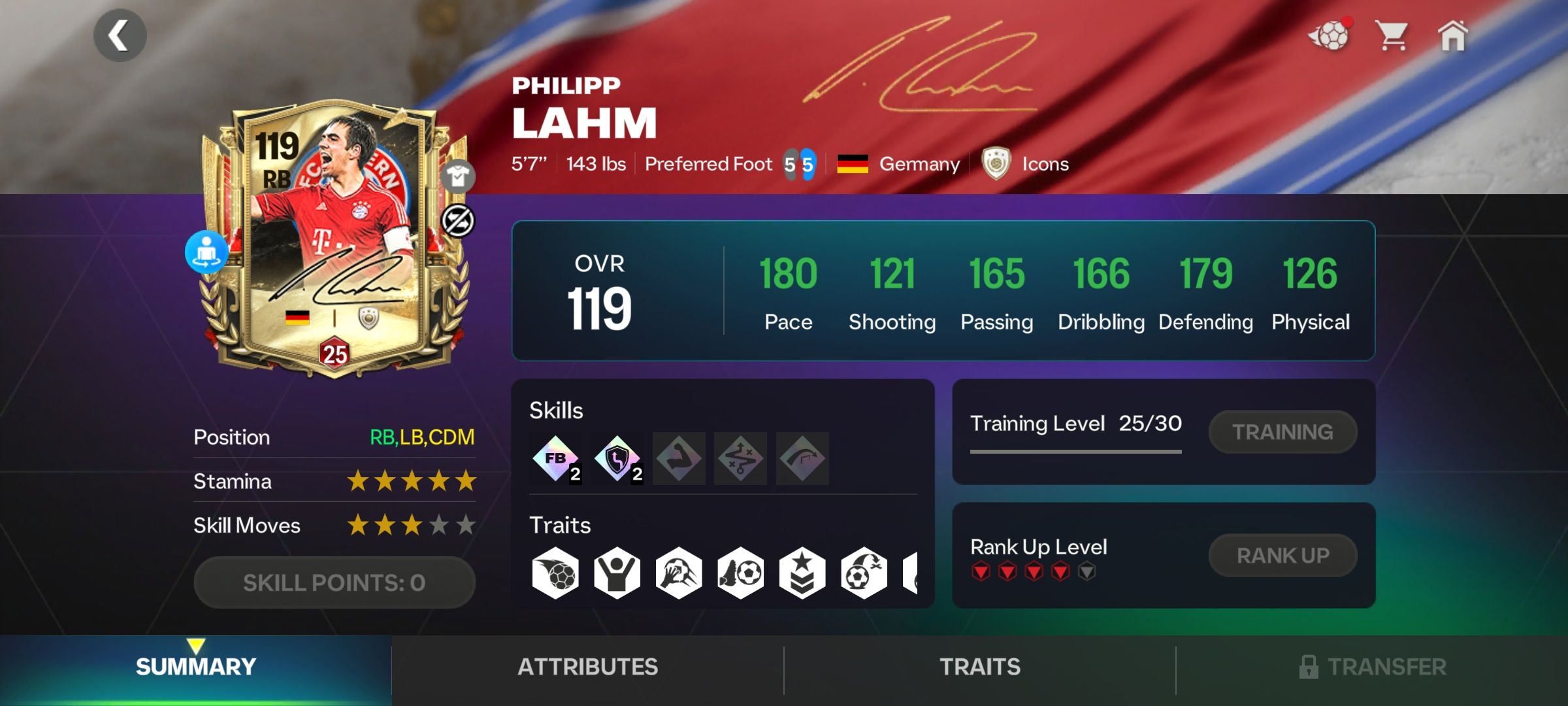This screenshot has width=1568, height=706.
Task: Click the Skill Points: 0 button
Action: click(x=335, y=581)
